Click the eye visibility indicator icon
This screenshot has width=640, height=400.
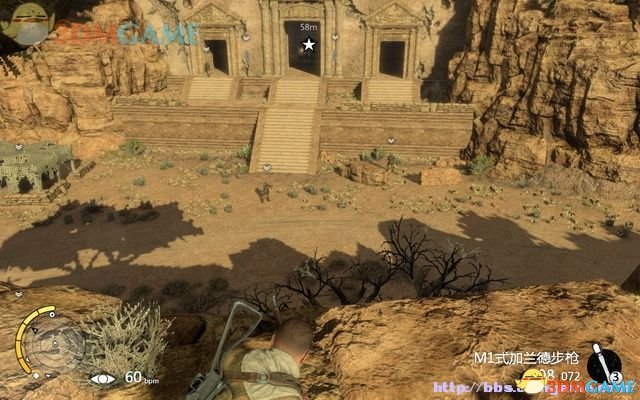pyautogui.click(x=103, y=379)
